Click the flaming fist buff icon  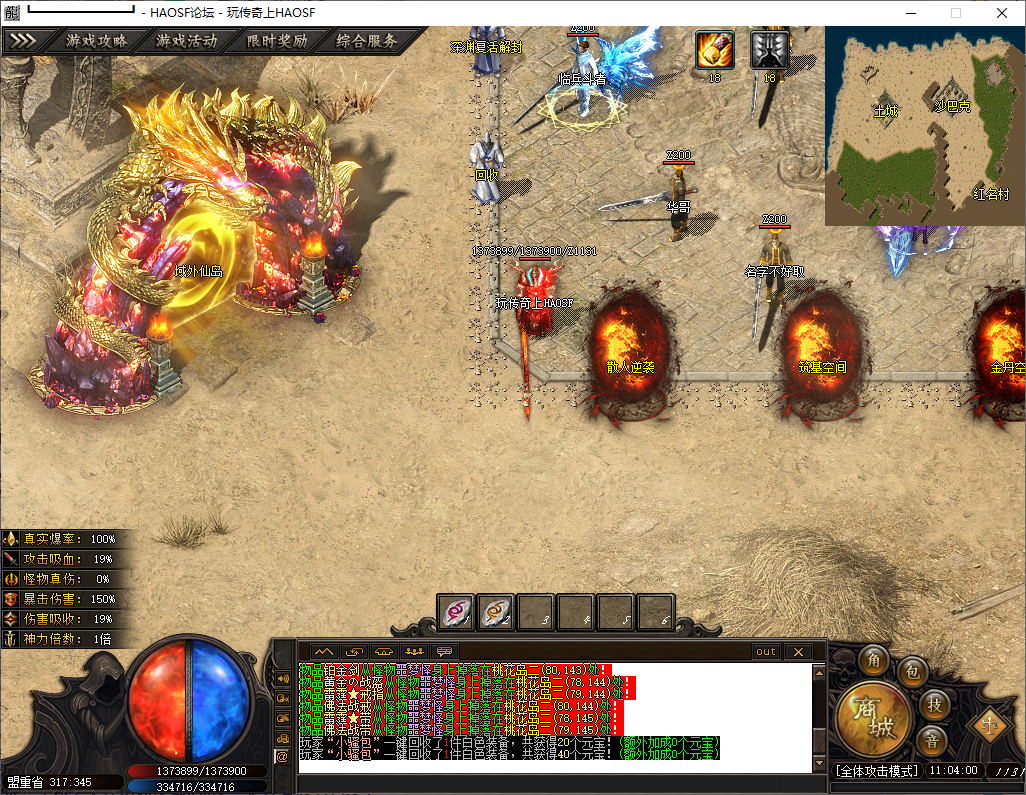pyautogui.click(x=715, y=50)
